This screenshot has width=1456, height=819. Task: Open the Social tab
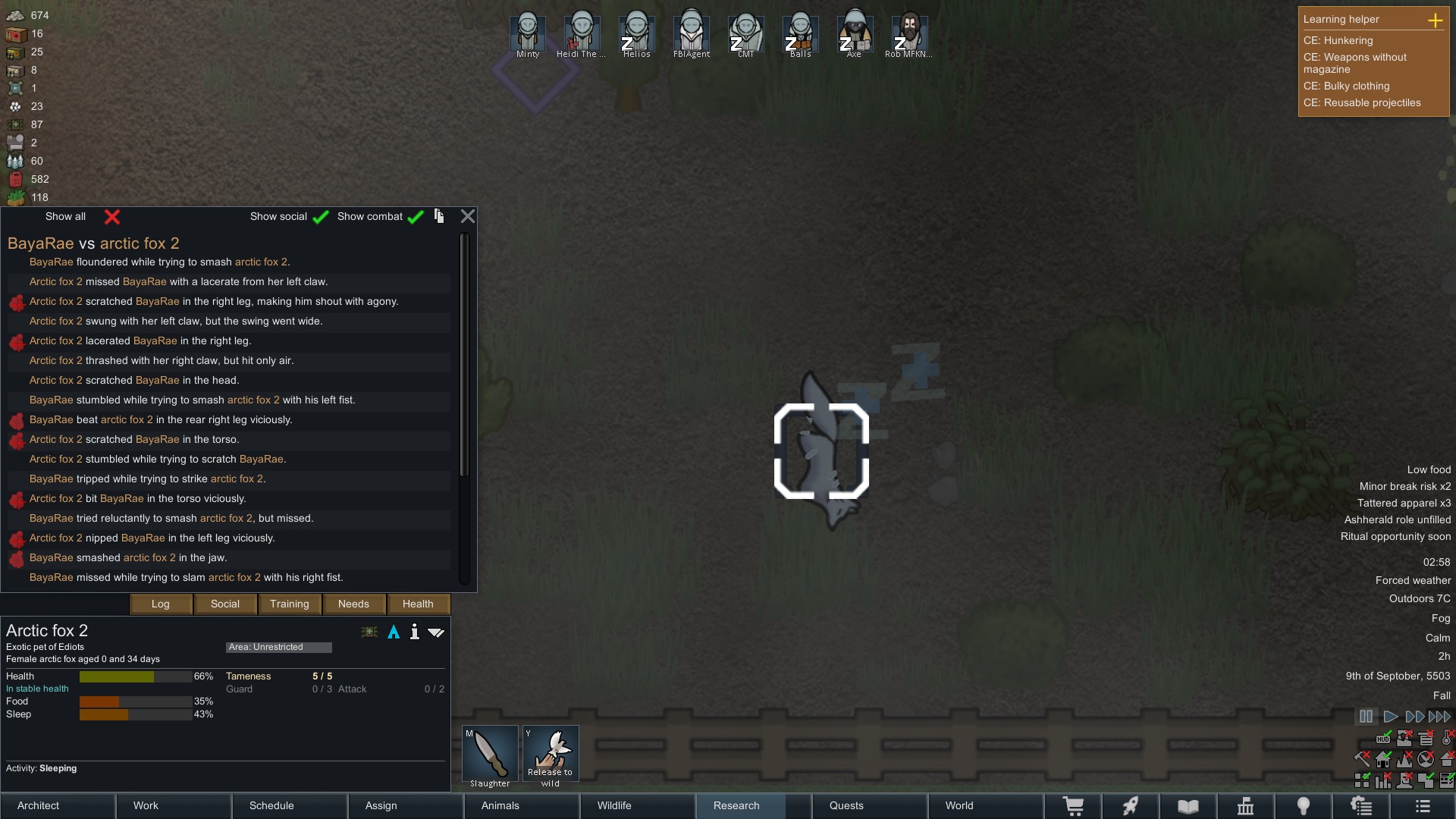(x=225, y=604)
